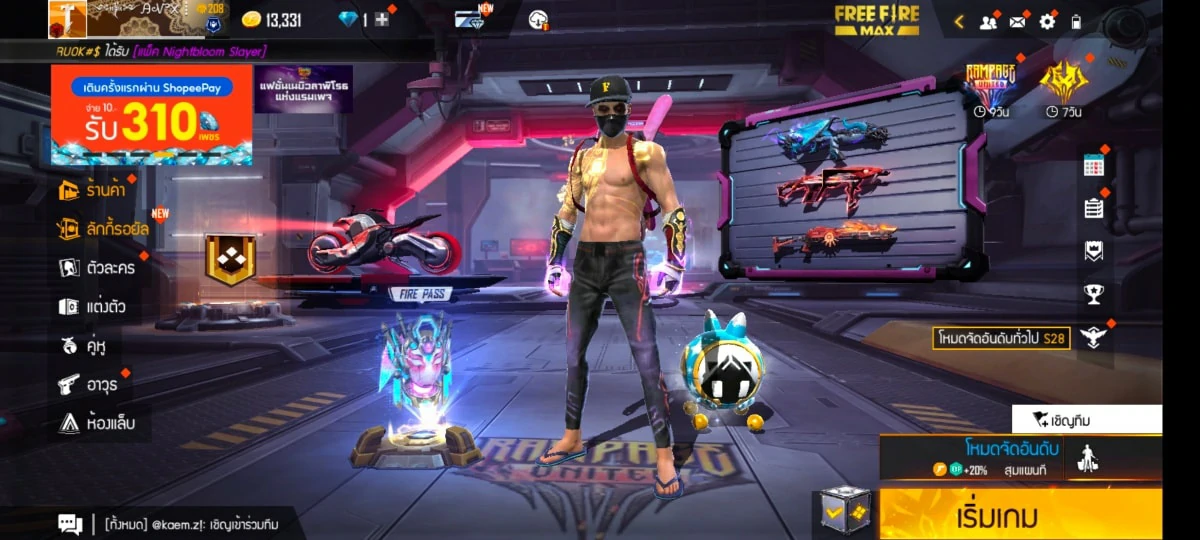Screen dimensions: 1200x540
Task: Open the อาวุธ weapons menu
Action: point(89,384)
